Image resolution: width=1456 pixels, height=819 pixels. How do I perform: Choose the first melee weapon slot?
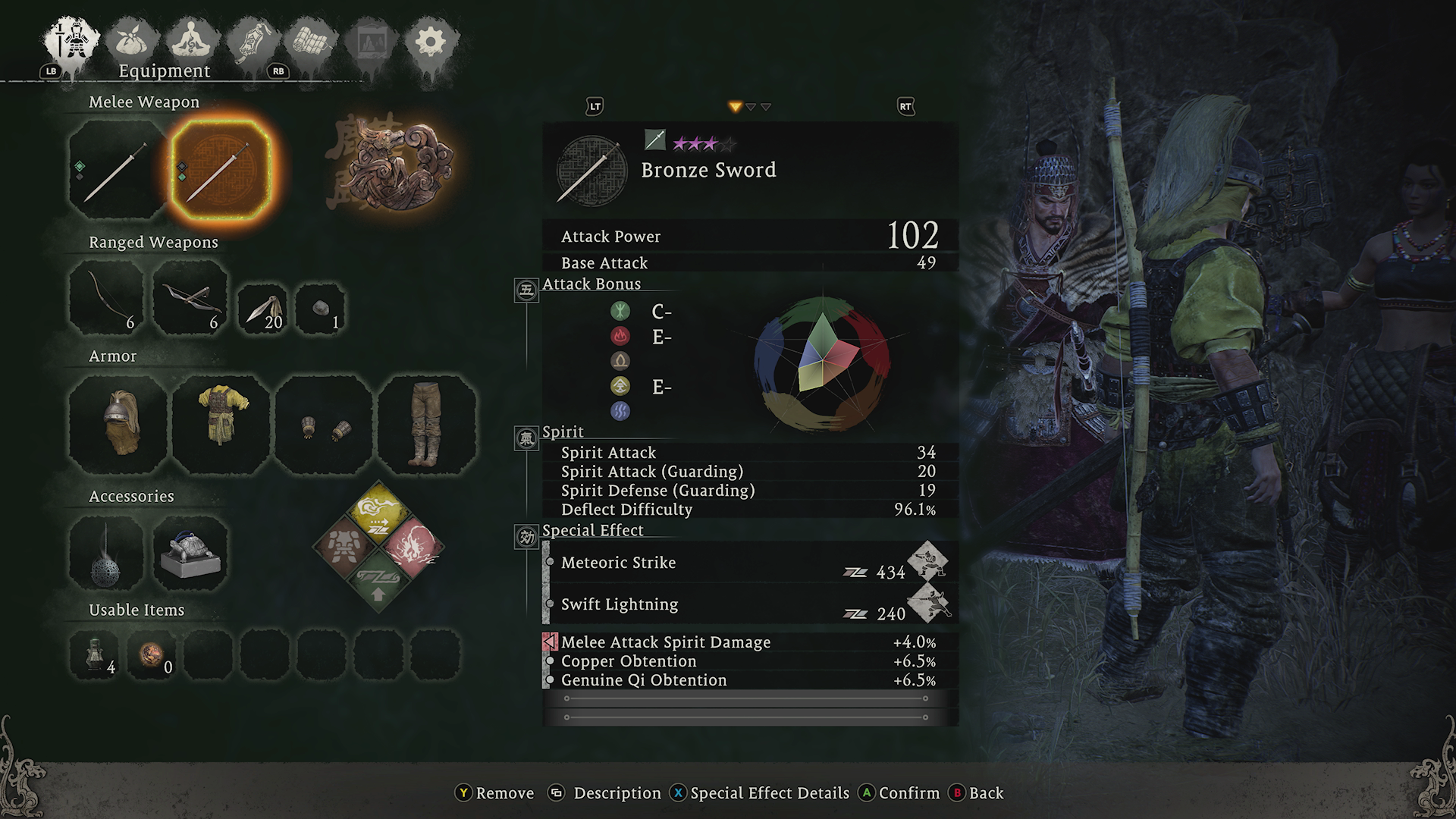click(x=117, y=171)
